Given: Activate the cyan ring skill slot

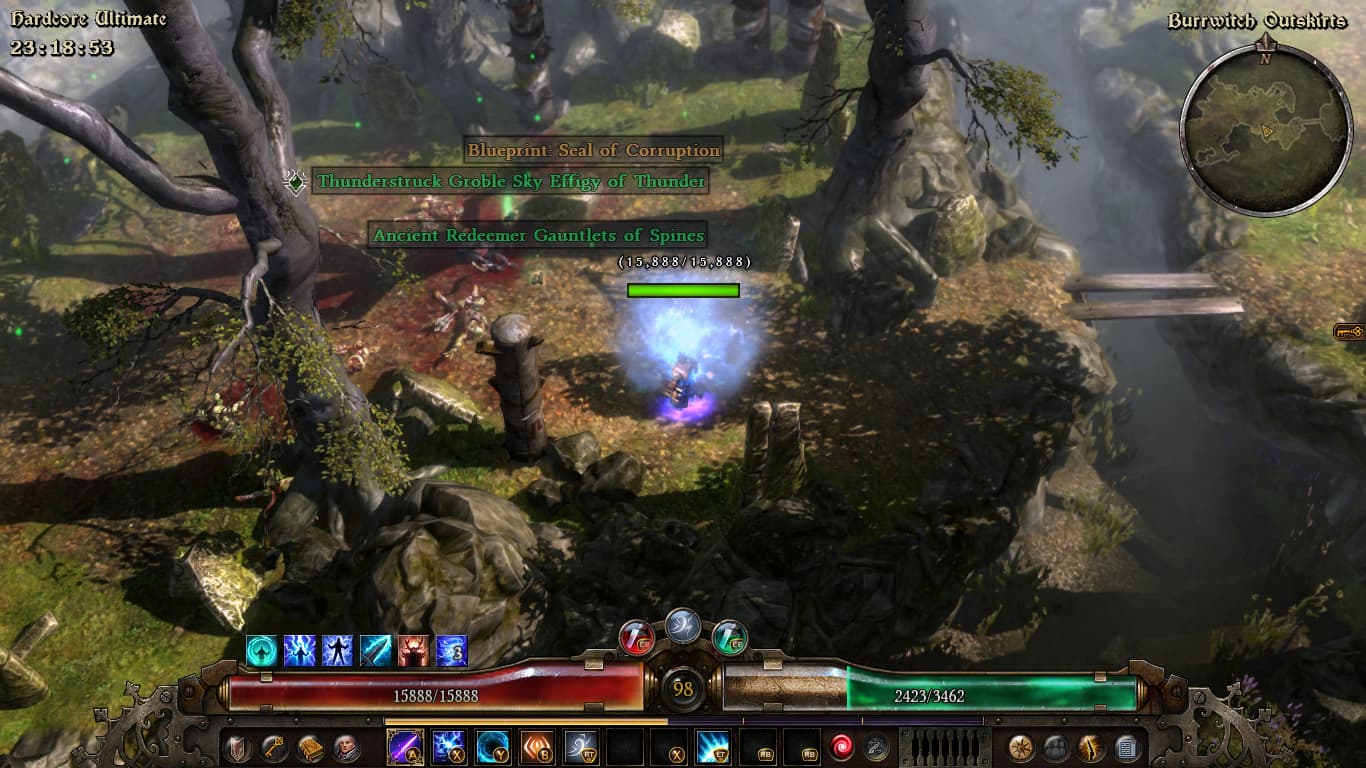Looking at the screenshot, I should pyautogui.click(x=492, y=747).
